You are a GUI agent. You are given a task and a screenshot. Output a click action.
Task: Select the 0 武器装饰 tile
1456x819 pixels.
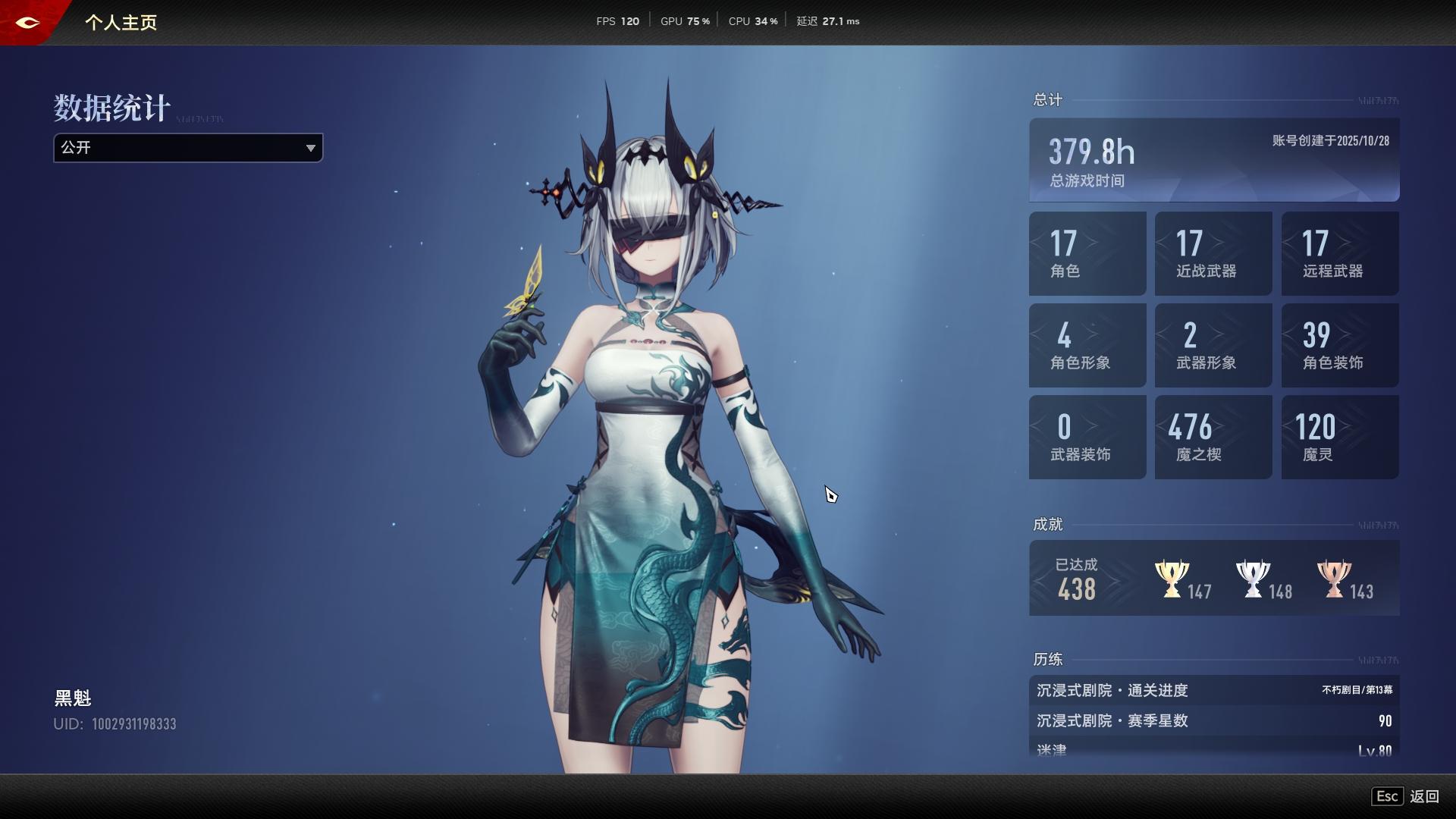(x=1087, y=437)
